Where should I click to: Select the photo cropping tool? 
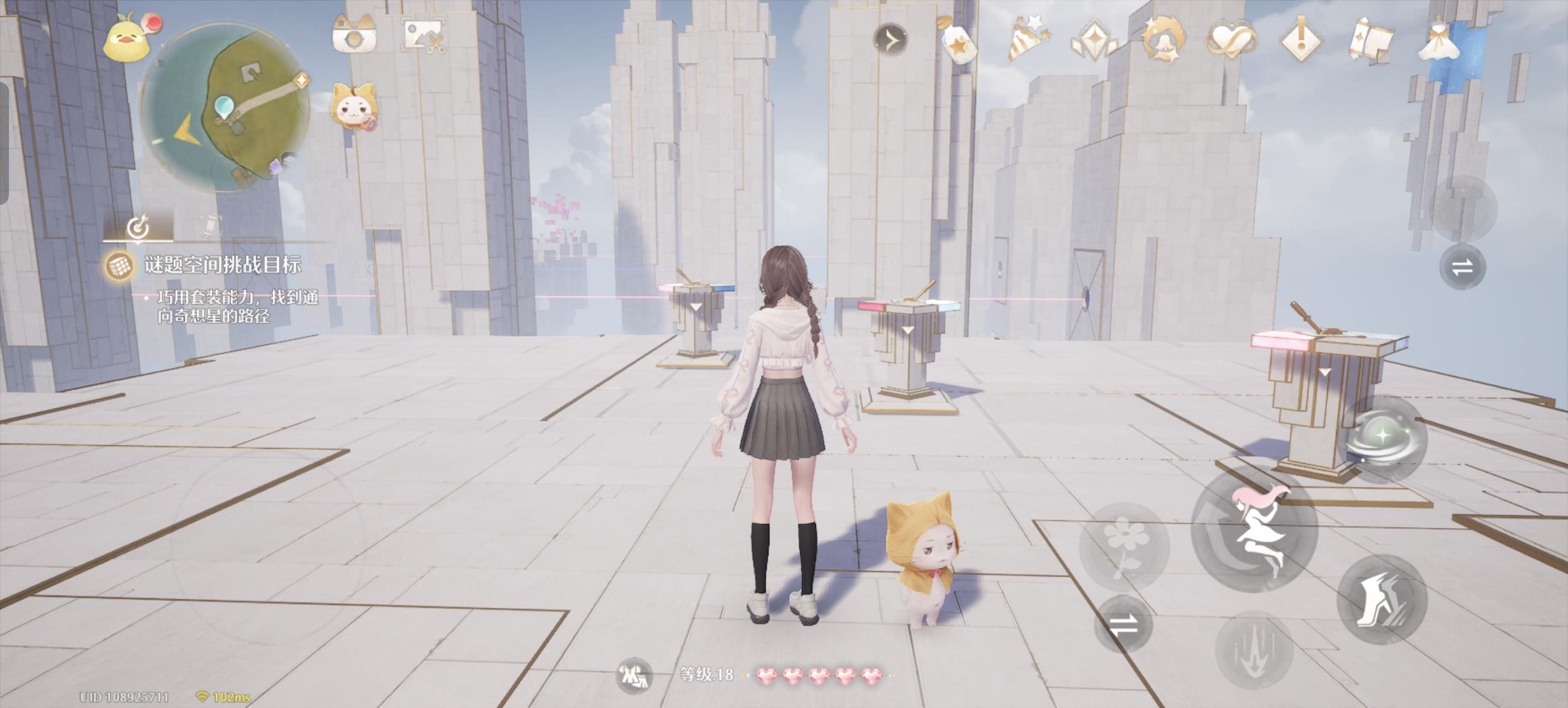pos(423,36)
